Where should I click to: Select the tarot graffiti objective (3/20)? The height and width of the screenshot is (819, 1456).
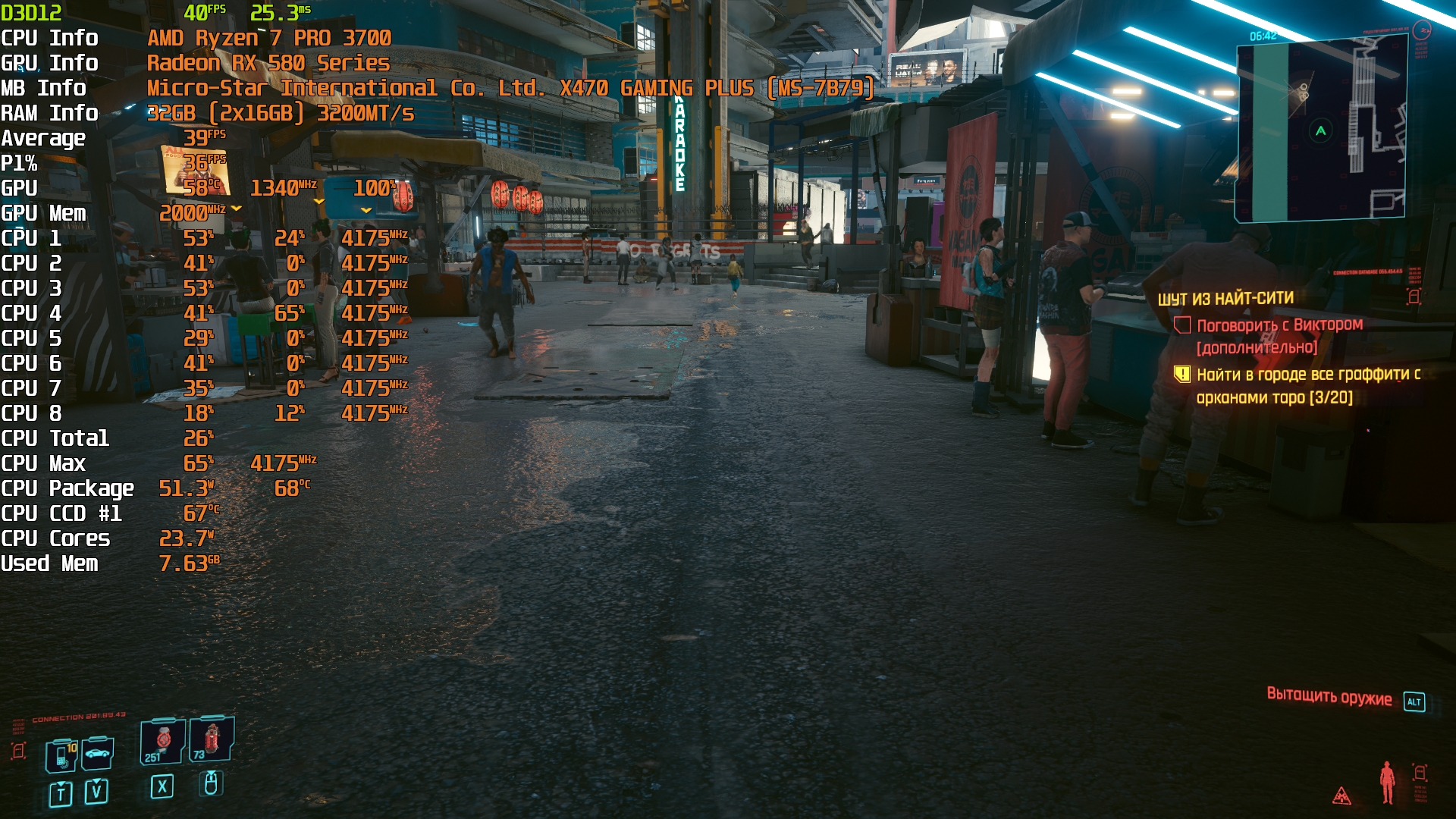[1307, 385]
